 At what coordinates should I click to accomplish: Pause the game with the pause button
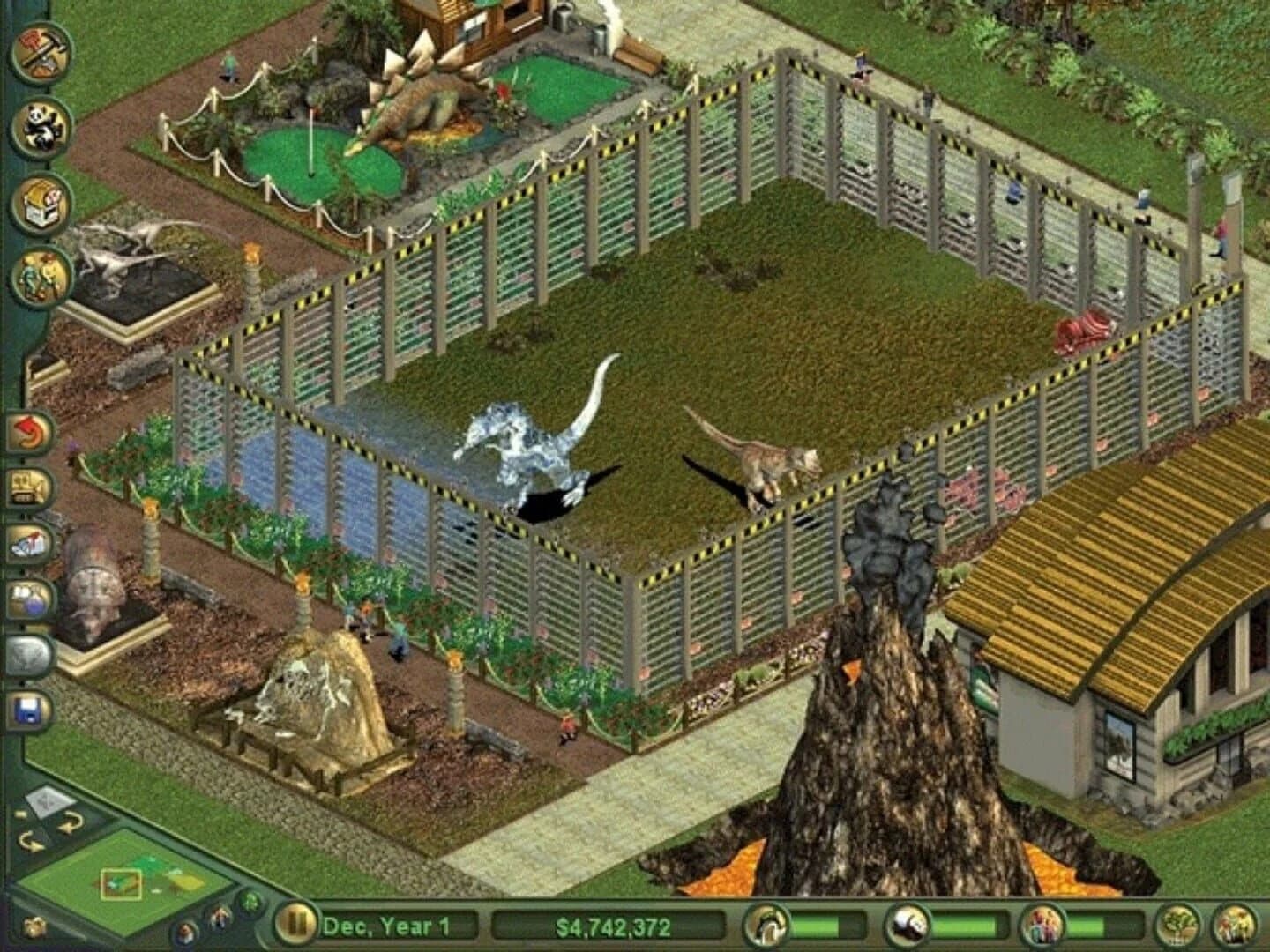(299, 926)
